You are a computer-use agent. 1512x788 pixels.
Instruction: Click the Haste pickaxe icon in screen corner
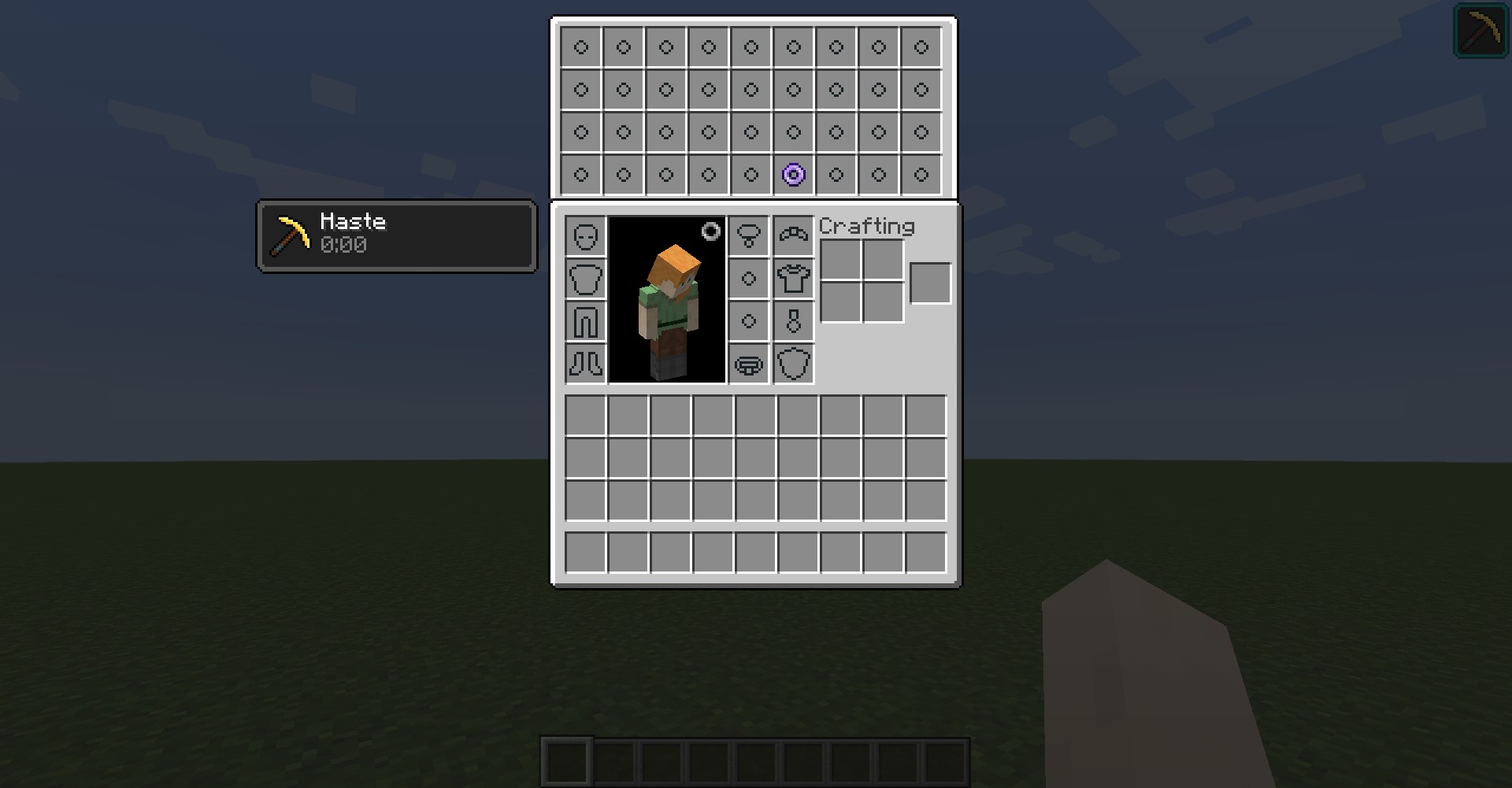(1480, 31)
